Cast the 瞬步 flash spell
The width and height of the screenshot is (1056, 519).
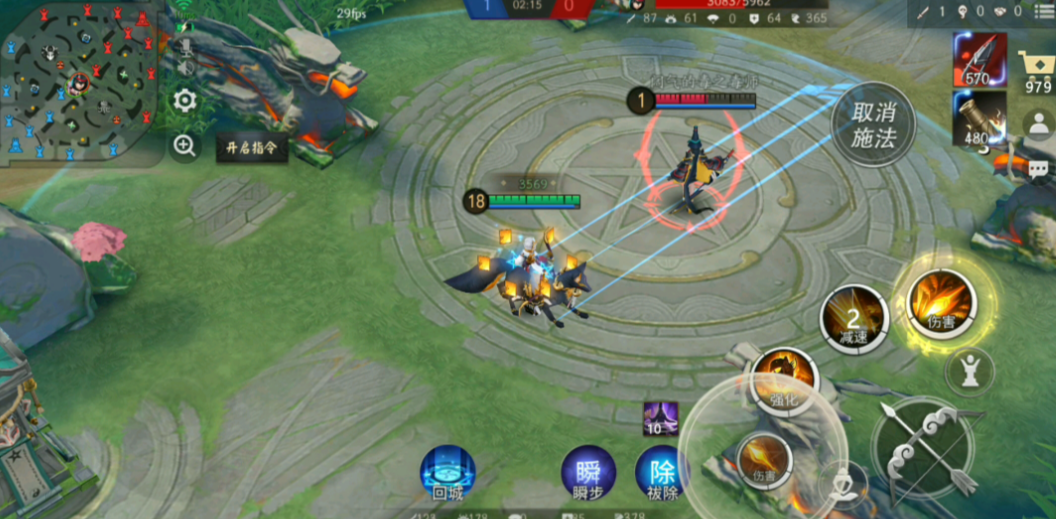tap(588, 472)
